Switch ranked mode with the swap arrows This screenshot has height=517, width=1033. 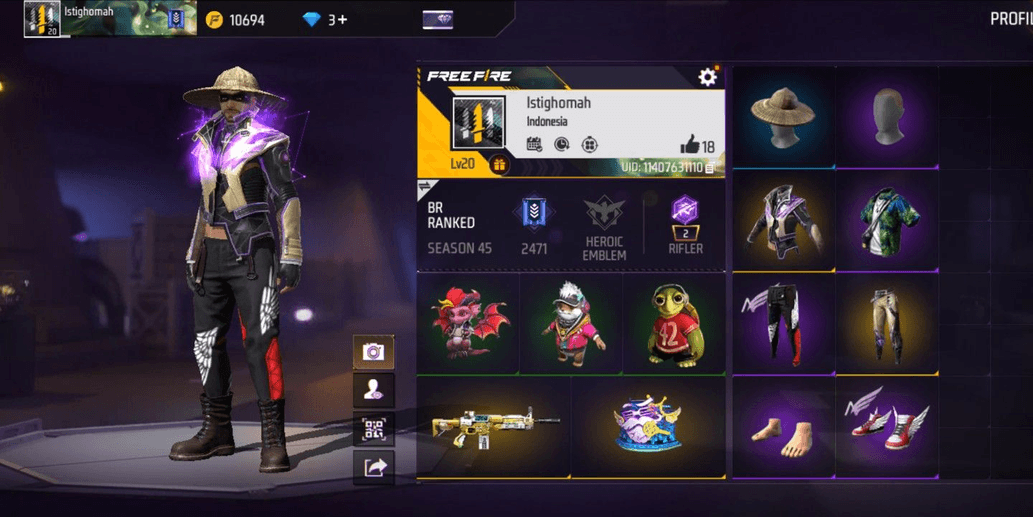pos(423,186)
